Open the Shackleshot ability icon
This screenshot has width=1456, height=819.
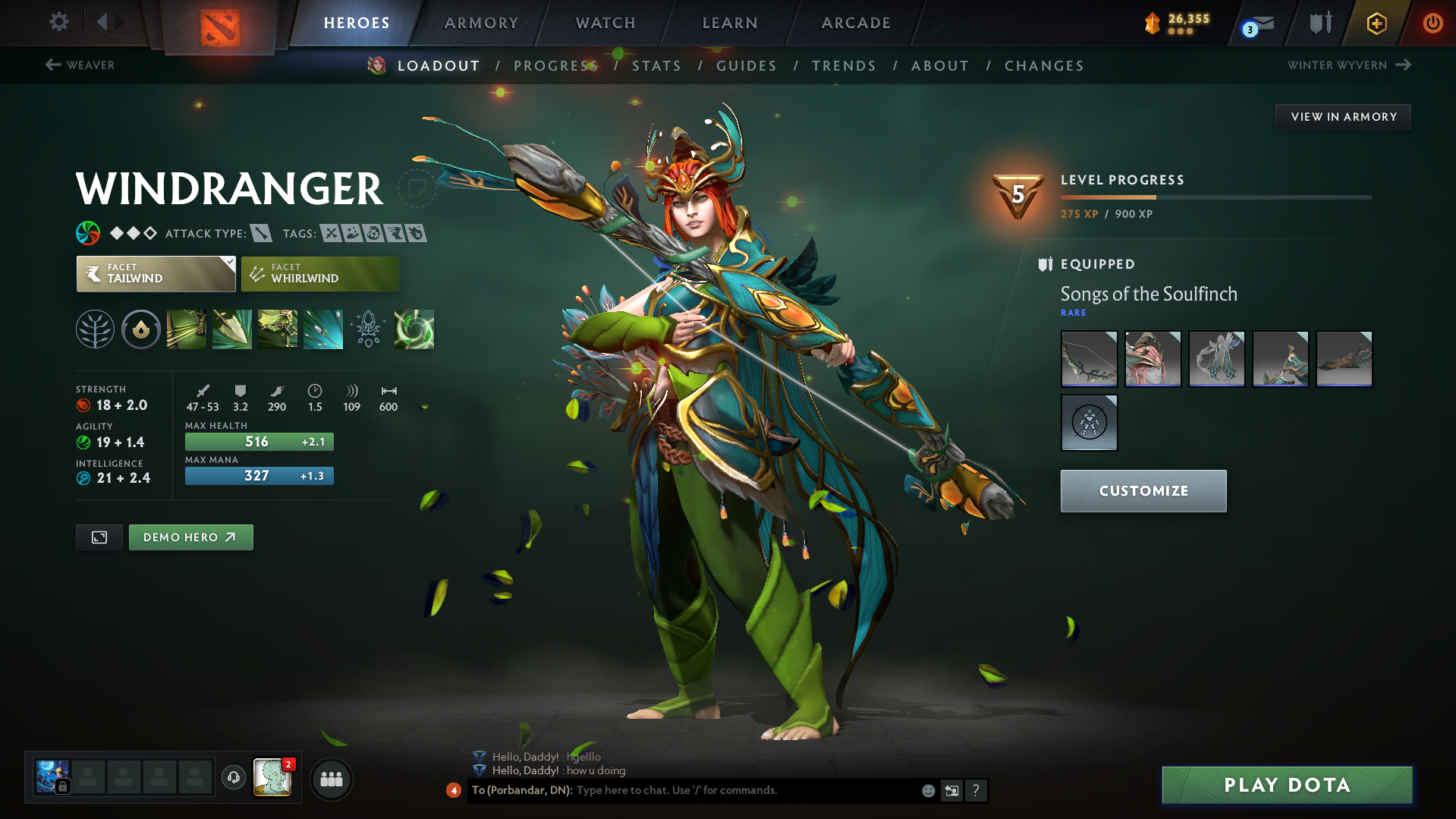[x=187, y=329]
